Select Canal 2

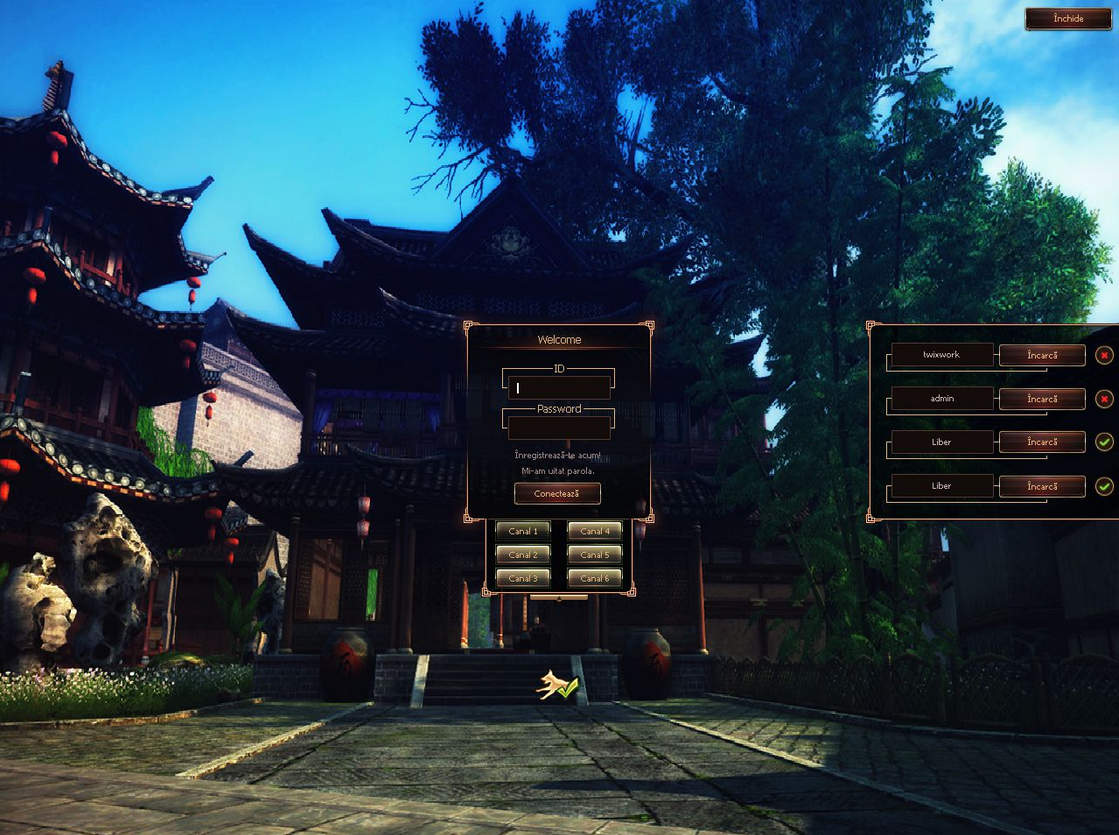pos(522,554)
